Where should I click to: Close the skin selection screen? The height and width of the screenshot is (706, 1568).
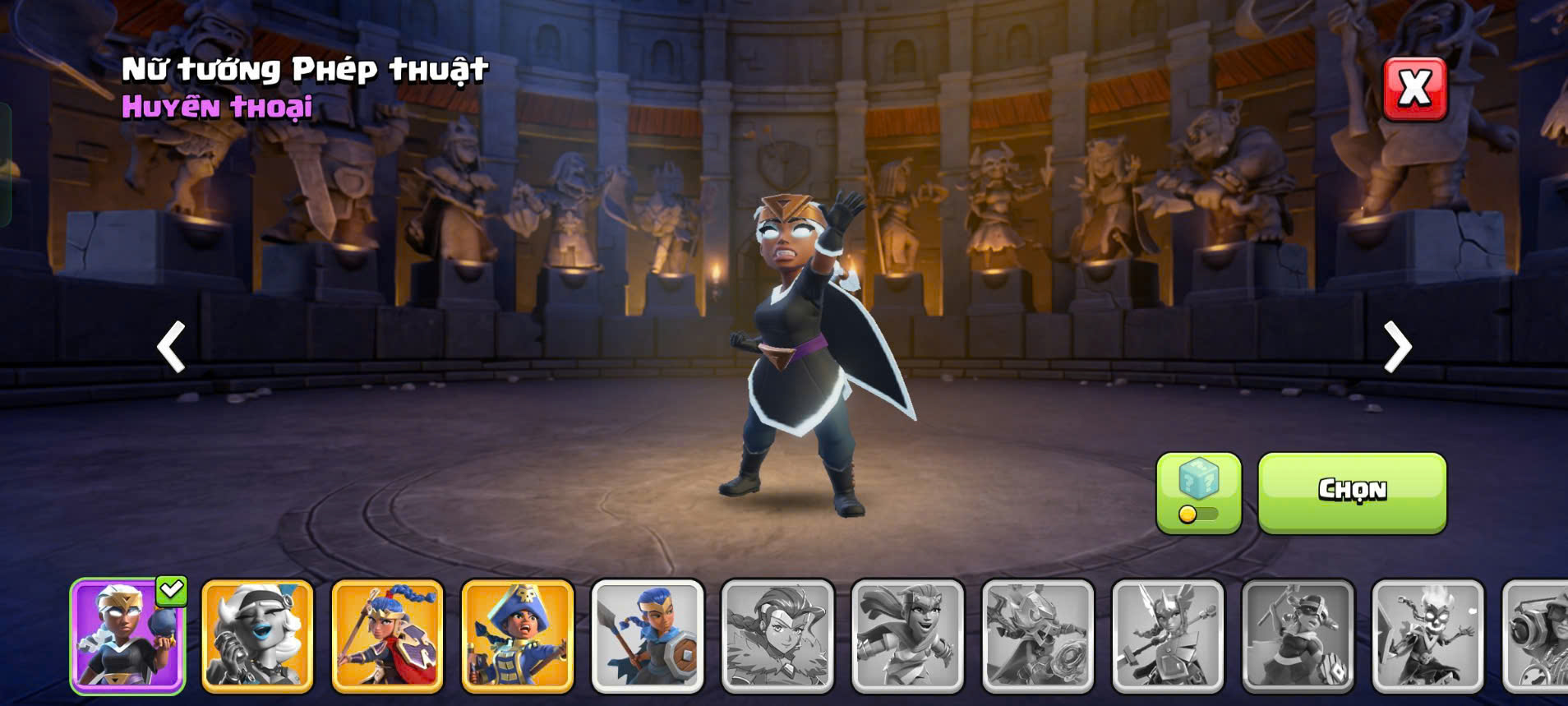coord(1414,89)
